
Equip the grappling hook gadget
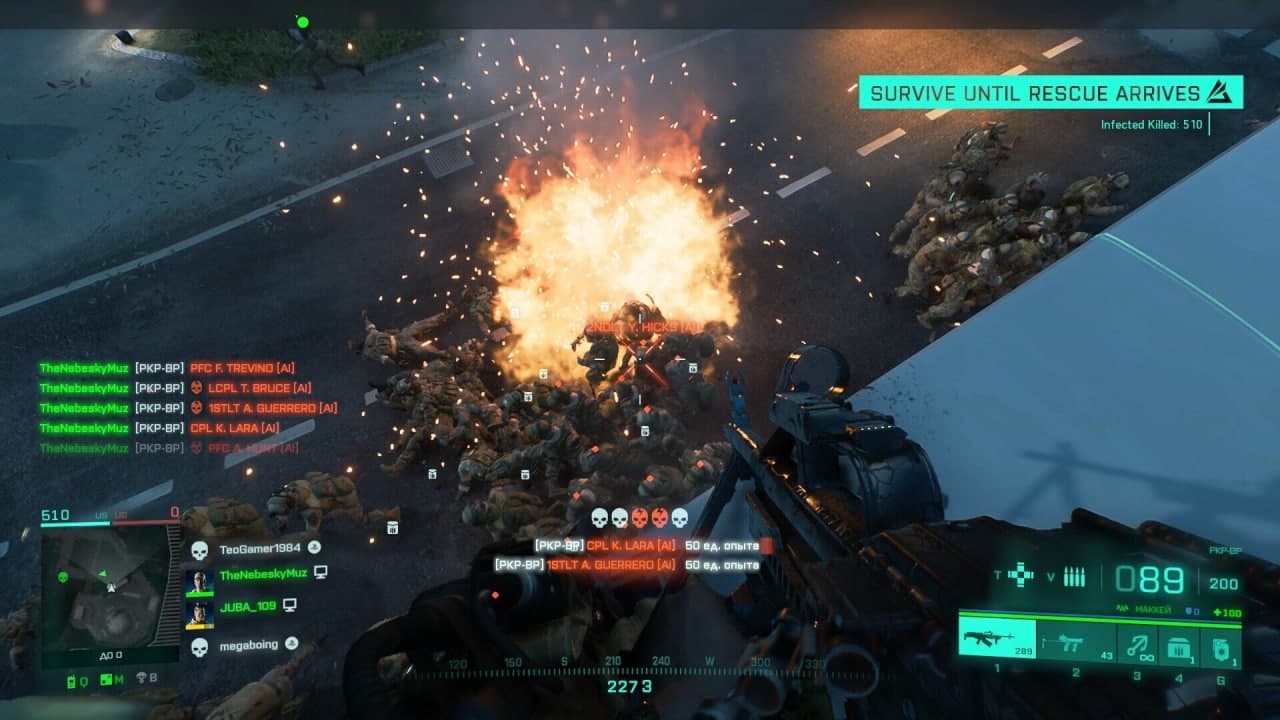click(1137, 645)
